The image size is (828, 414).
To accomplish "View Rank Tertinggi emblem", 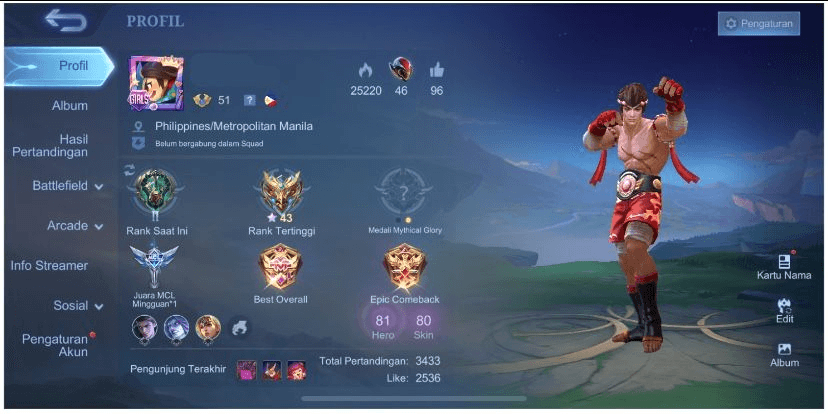I will (x=281, y=193).
